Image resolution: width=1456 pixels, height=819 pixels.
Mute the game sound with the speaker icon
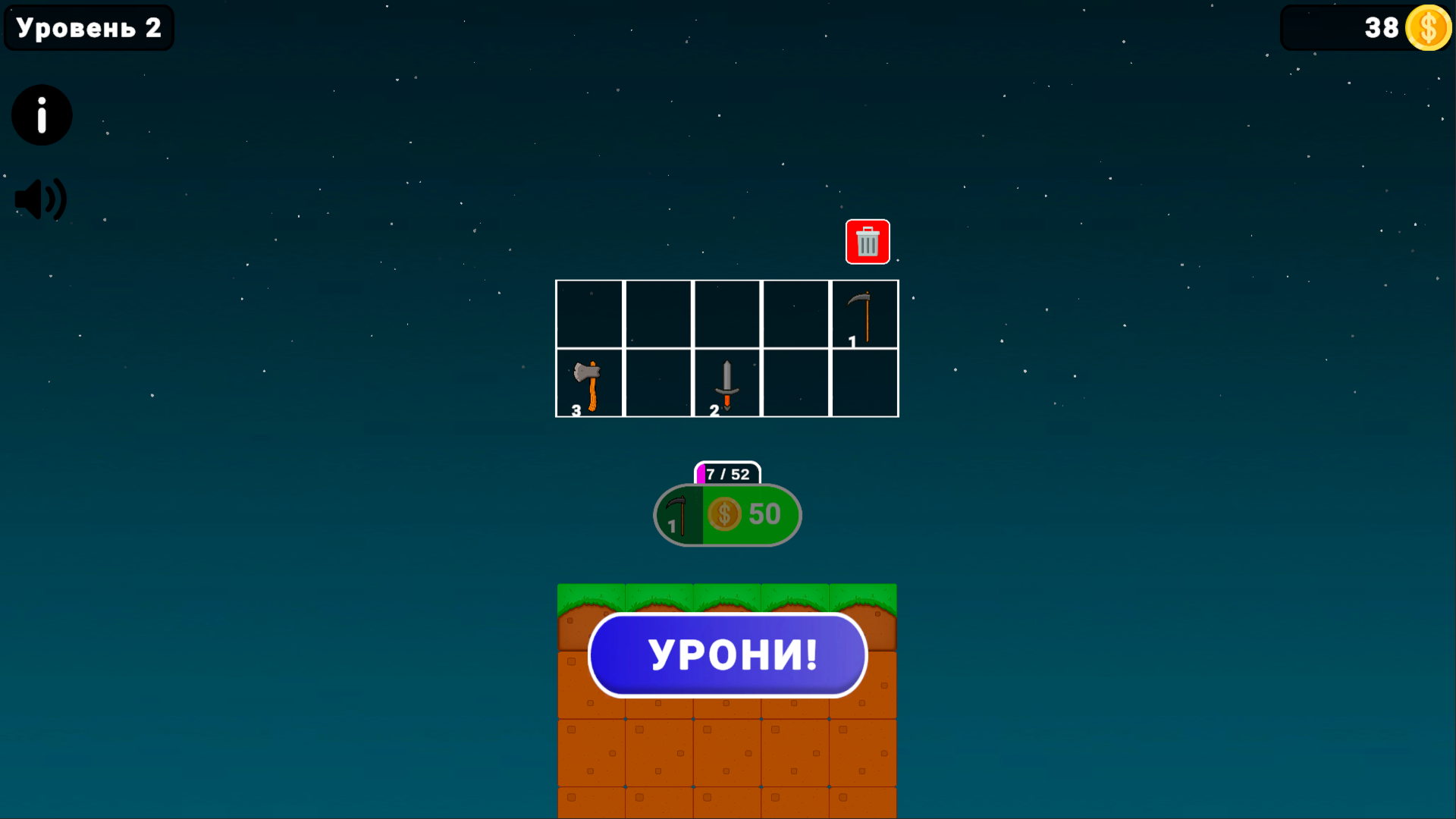pos(39,199)
